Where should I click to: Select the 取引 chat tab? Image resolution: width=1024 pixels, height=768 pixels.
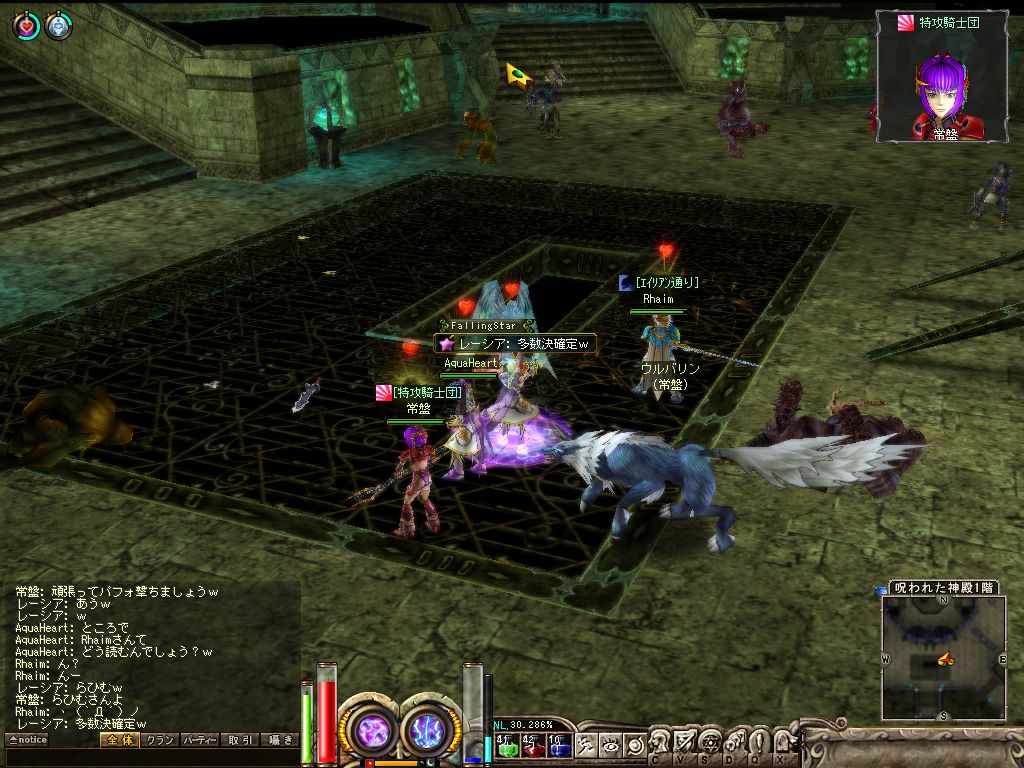tap(240, 740)
